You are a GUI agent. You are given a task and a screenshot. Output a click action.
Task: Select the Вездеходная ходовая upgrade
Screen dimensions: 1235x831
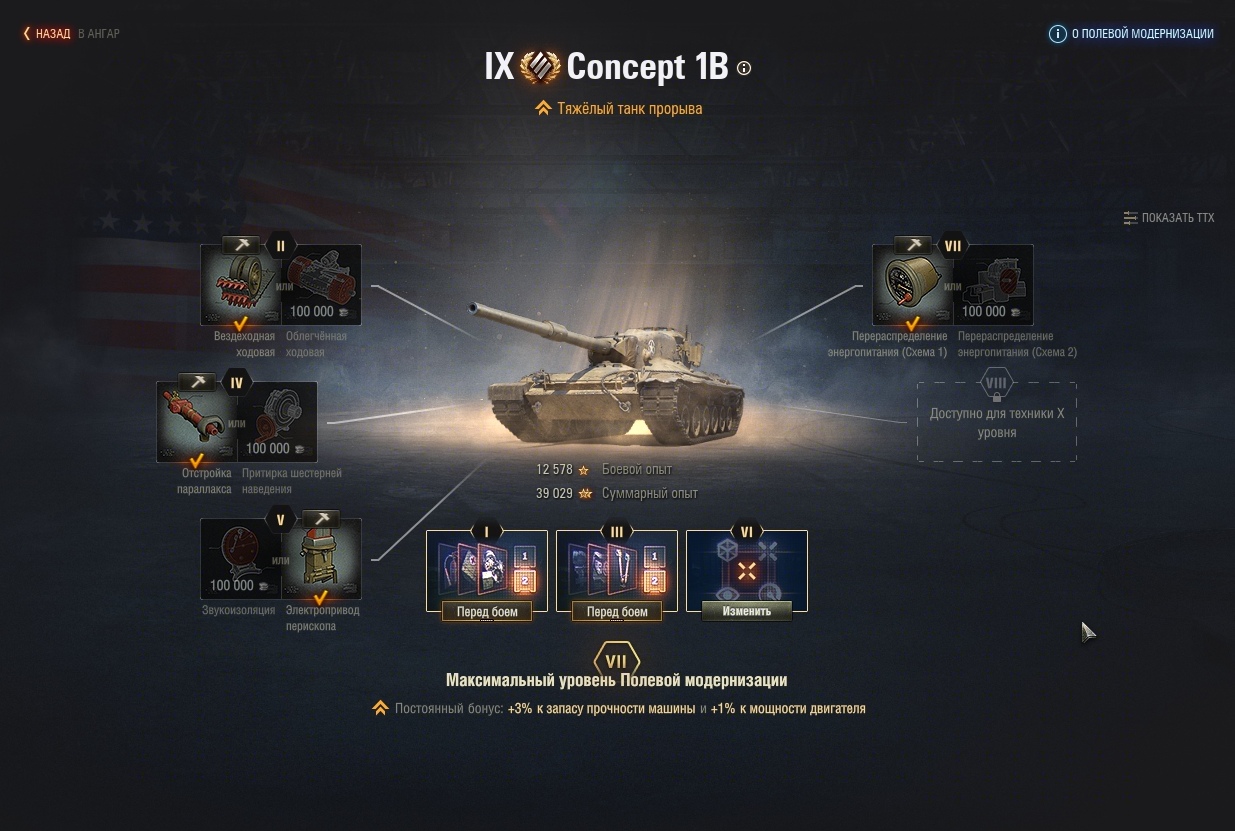point(241,287)
